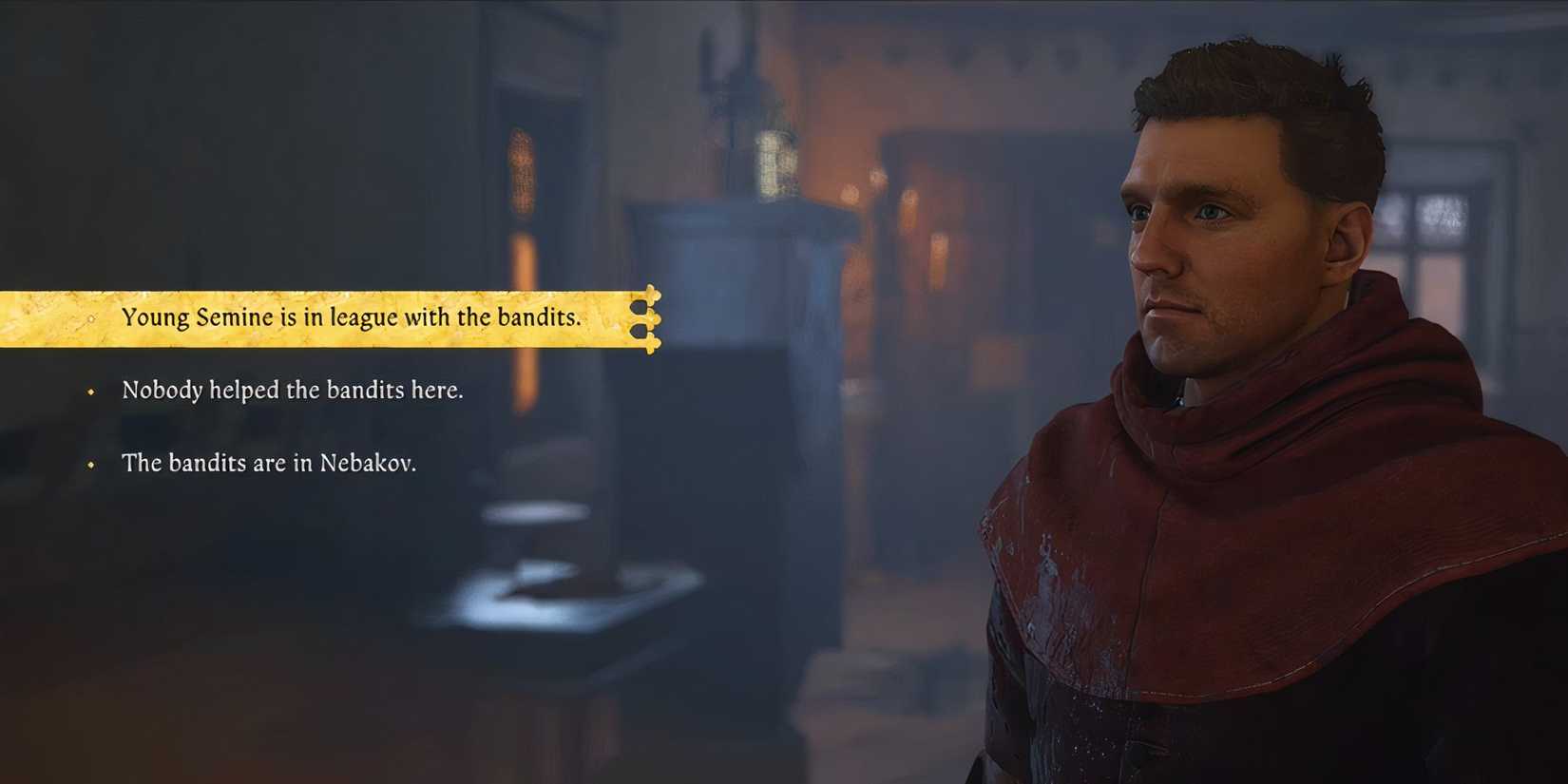Pick "The bandits are in Nebakov." option
The height and width of the screenshot is (784, 1568).
coord(273,464)
